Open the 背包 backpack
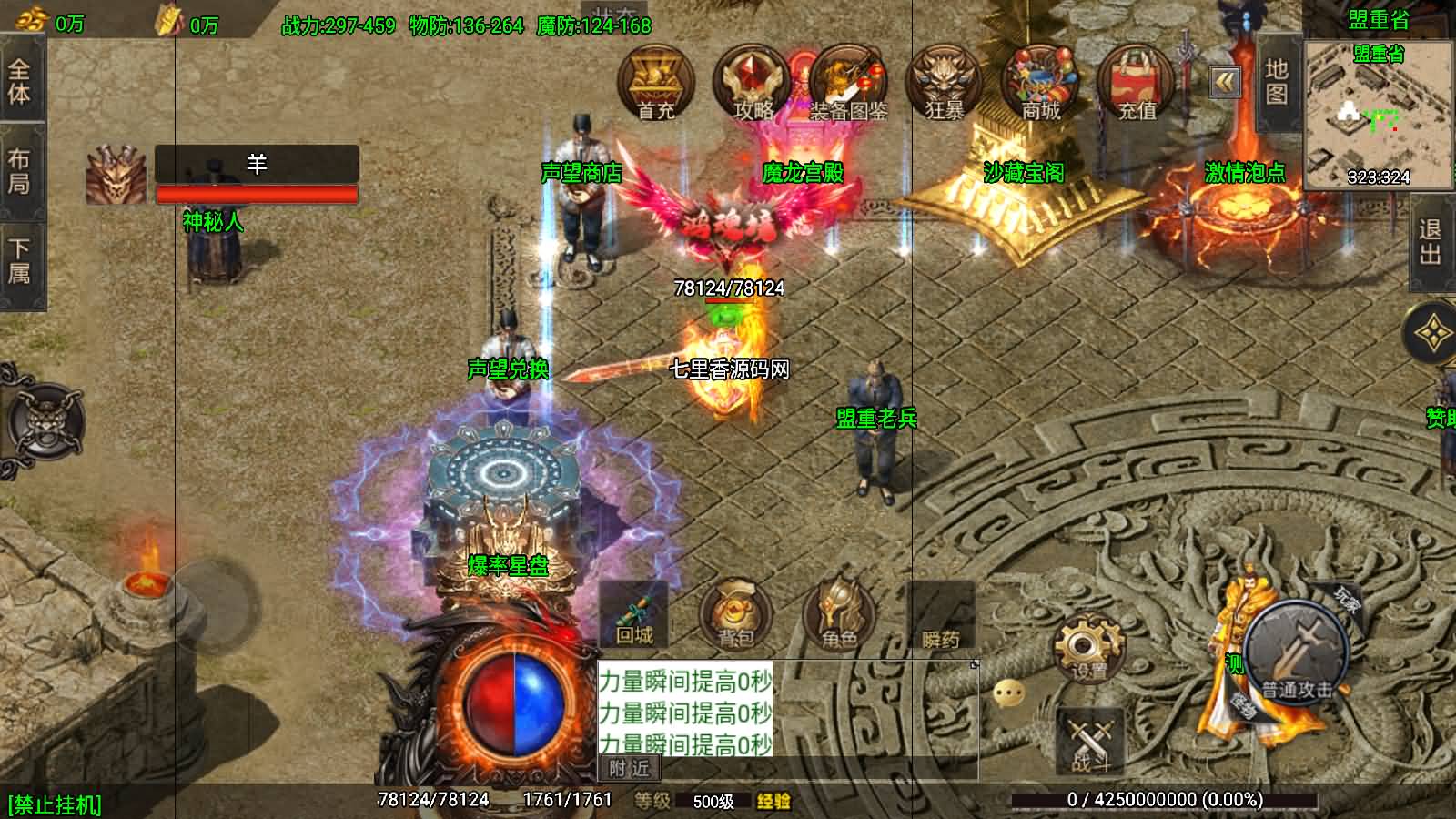Image resolution: width=1456 pixels, height=819 pixels. click(x=735, y=614)
